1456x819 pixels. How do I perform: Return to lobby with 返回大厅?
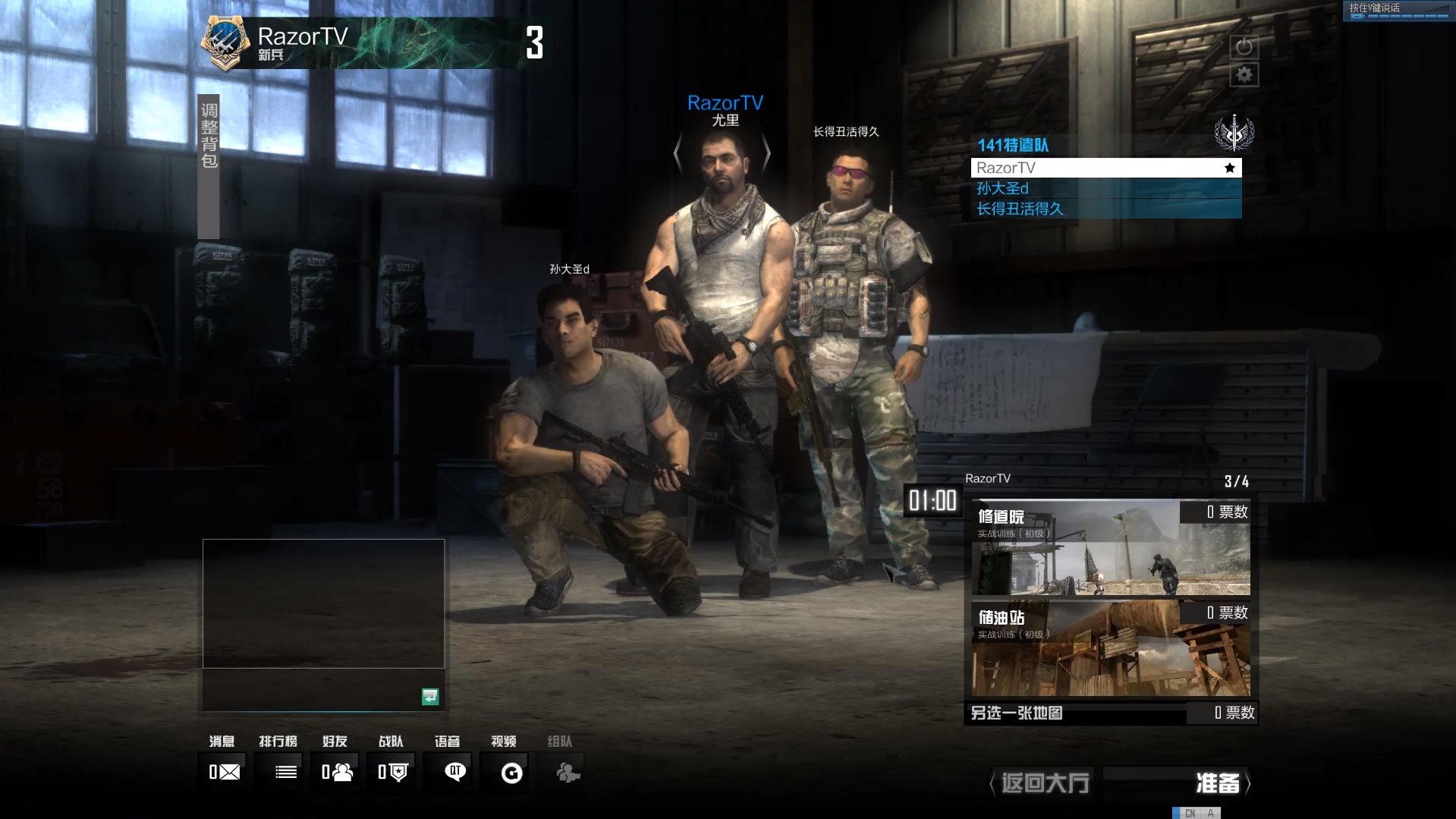(1045, 783)
